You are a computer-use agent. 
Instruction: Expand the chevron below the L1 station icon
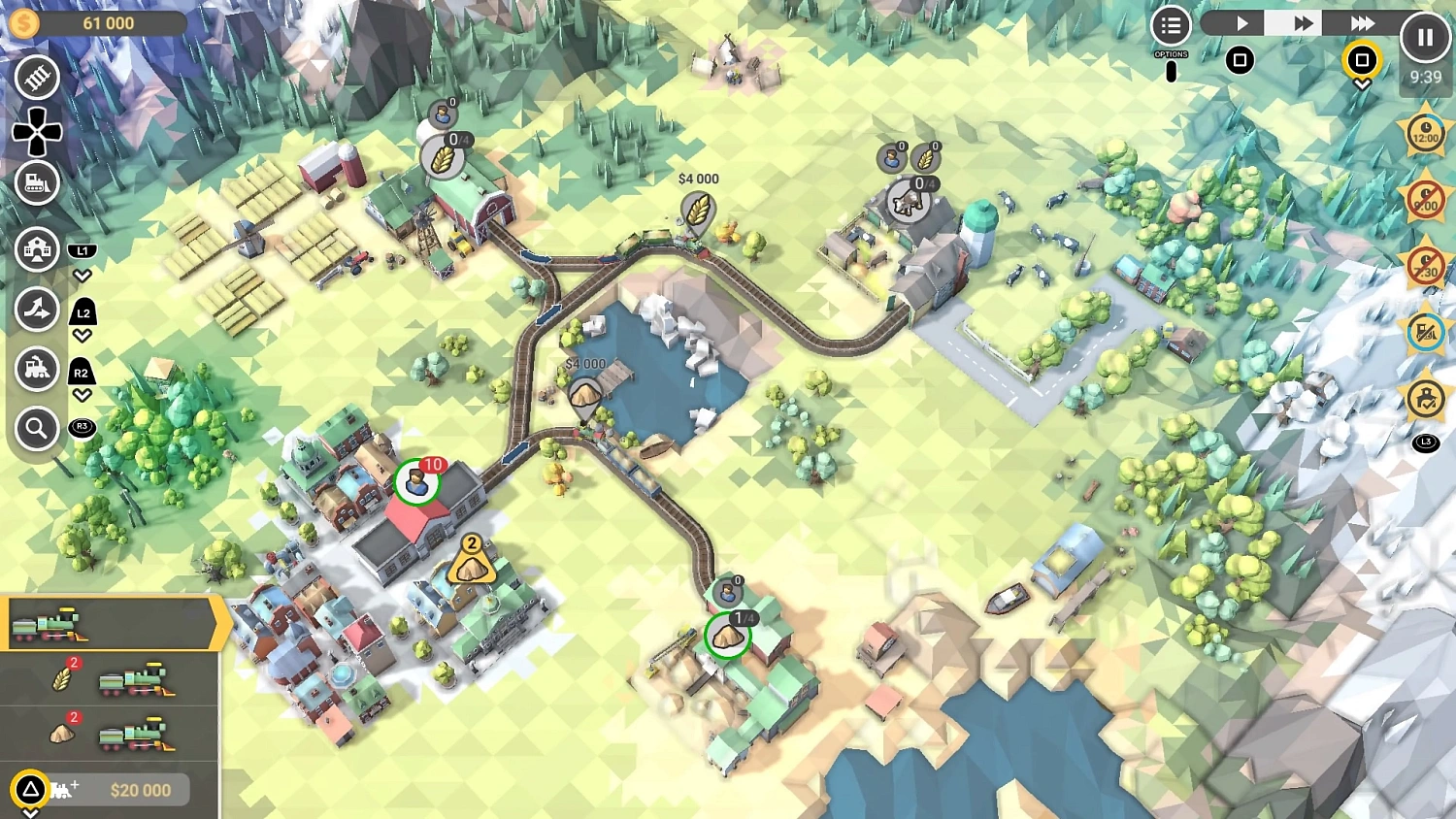(83, 274)
